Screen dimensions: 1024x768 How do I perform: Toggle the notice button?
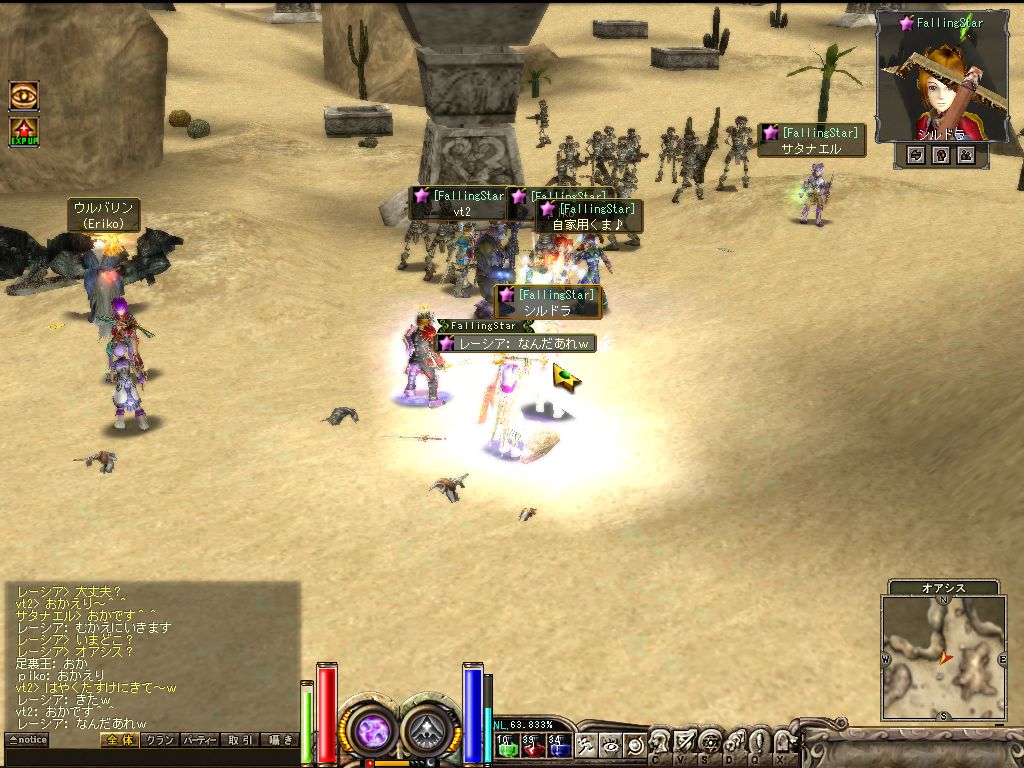coord(27,740)
